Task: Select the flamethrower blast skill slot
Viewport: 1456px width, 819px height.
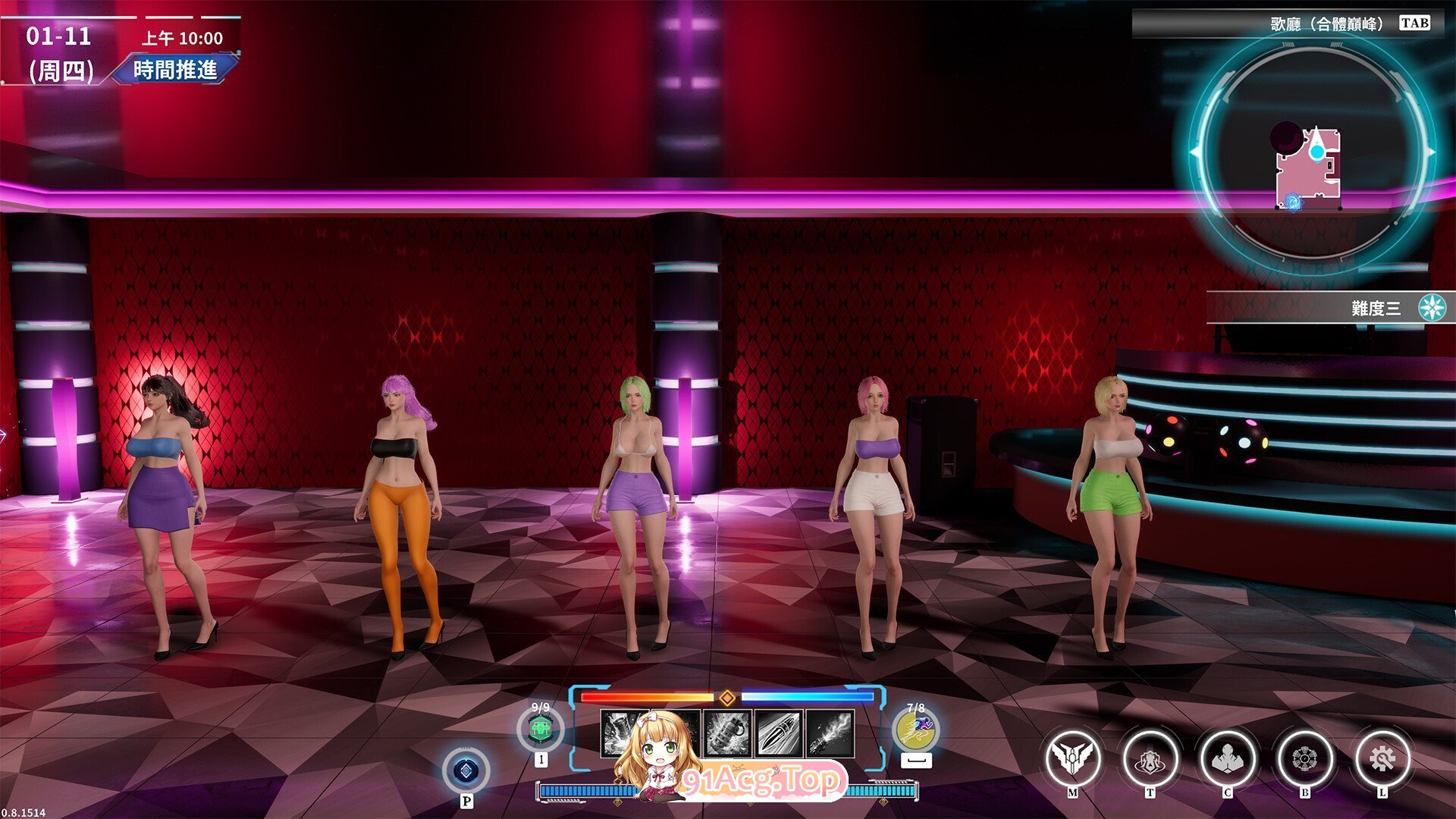Action: coord(830,733)
